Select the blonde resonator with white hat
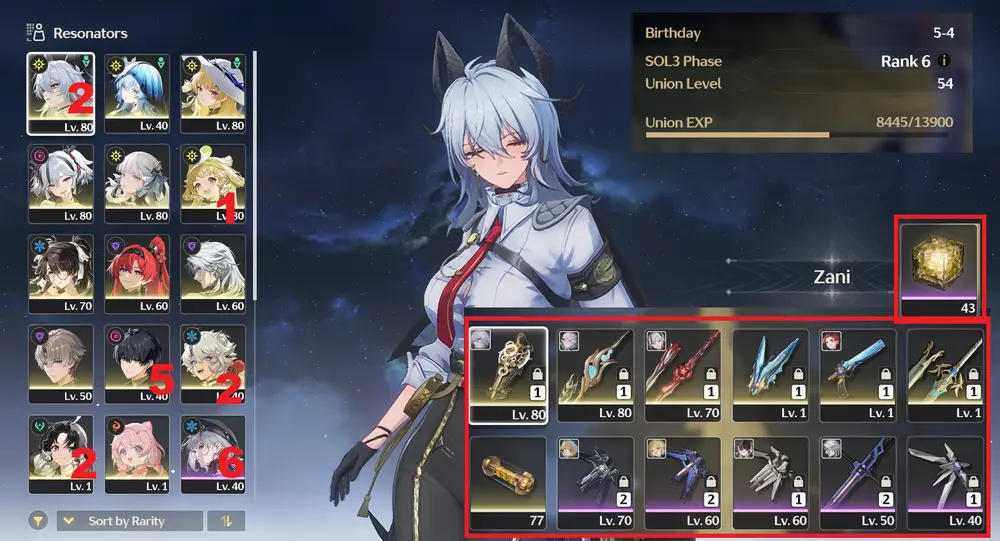1000x541 pixels. (213, 88)
